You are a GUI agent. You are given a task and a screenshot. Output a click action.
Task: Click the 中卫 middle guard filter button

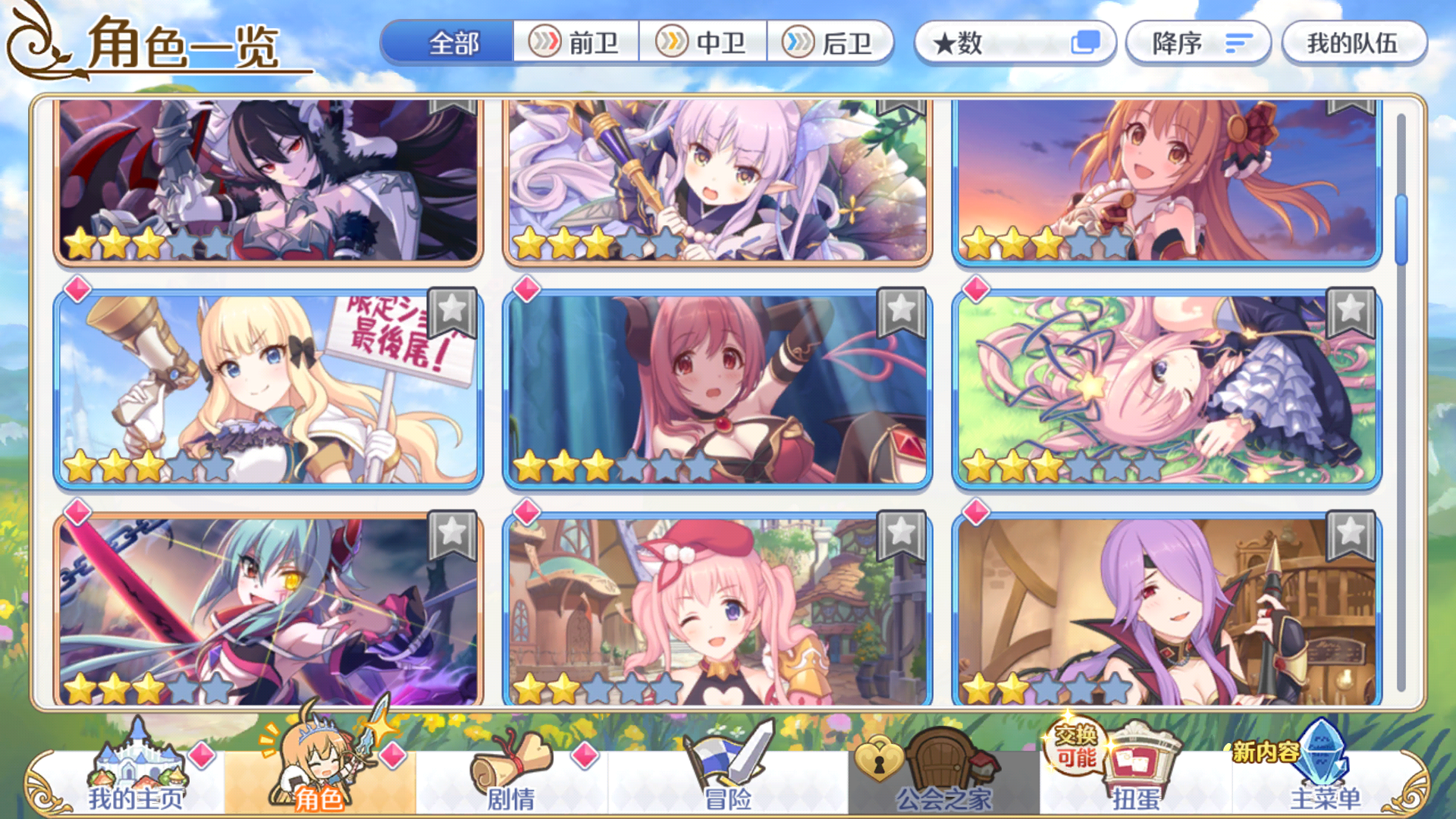click(x=704, y=43)
